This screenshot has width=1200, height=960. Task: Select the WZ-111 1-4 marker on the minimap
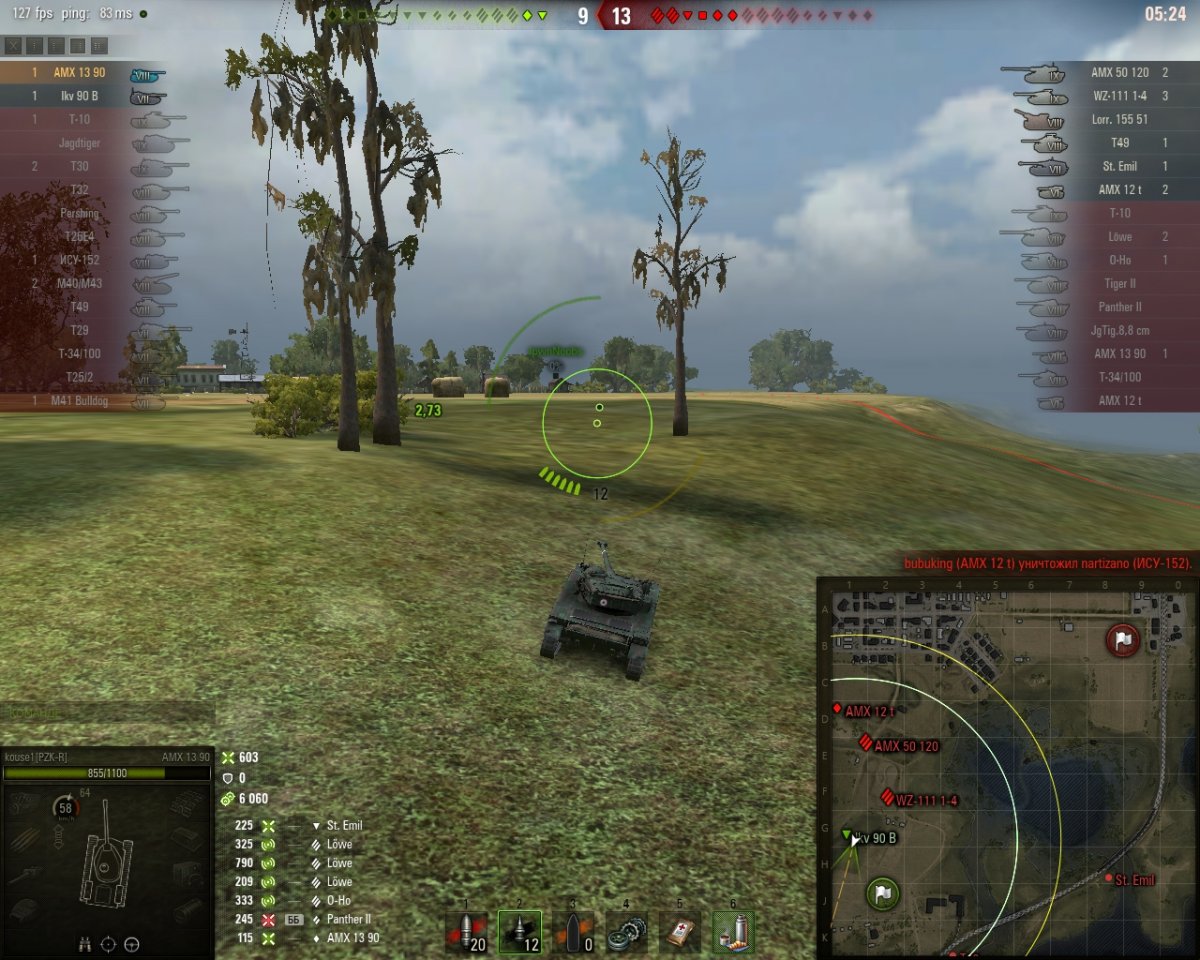point(886,797)
